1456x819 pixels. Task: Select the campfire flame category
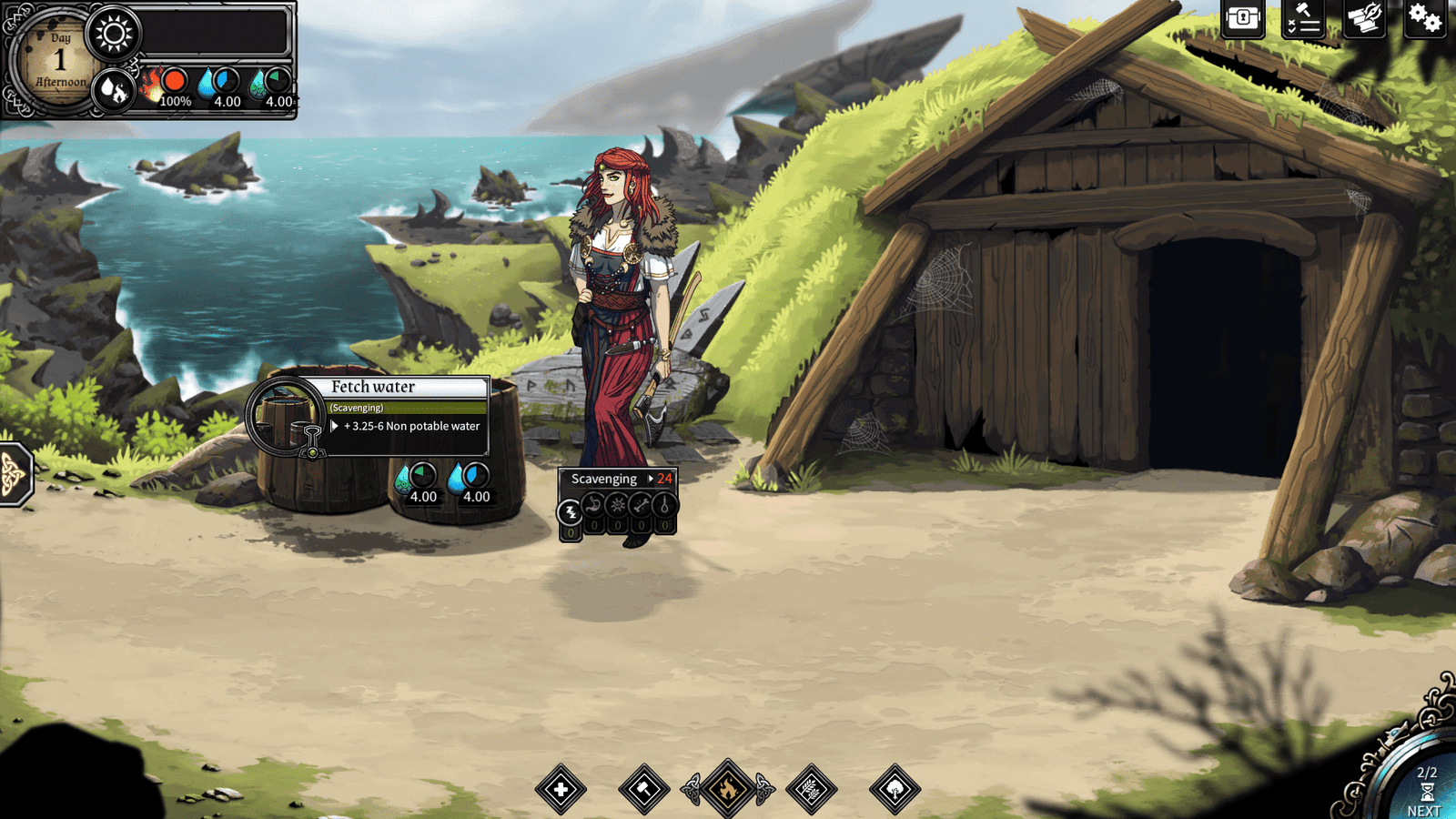727,789
